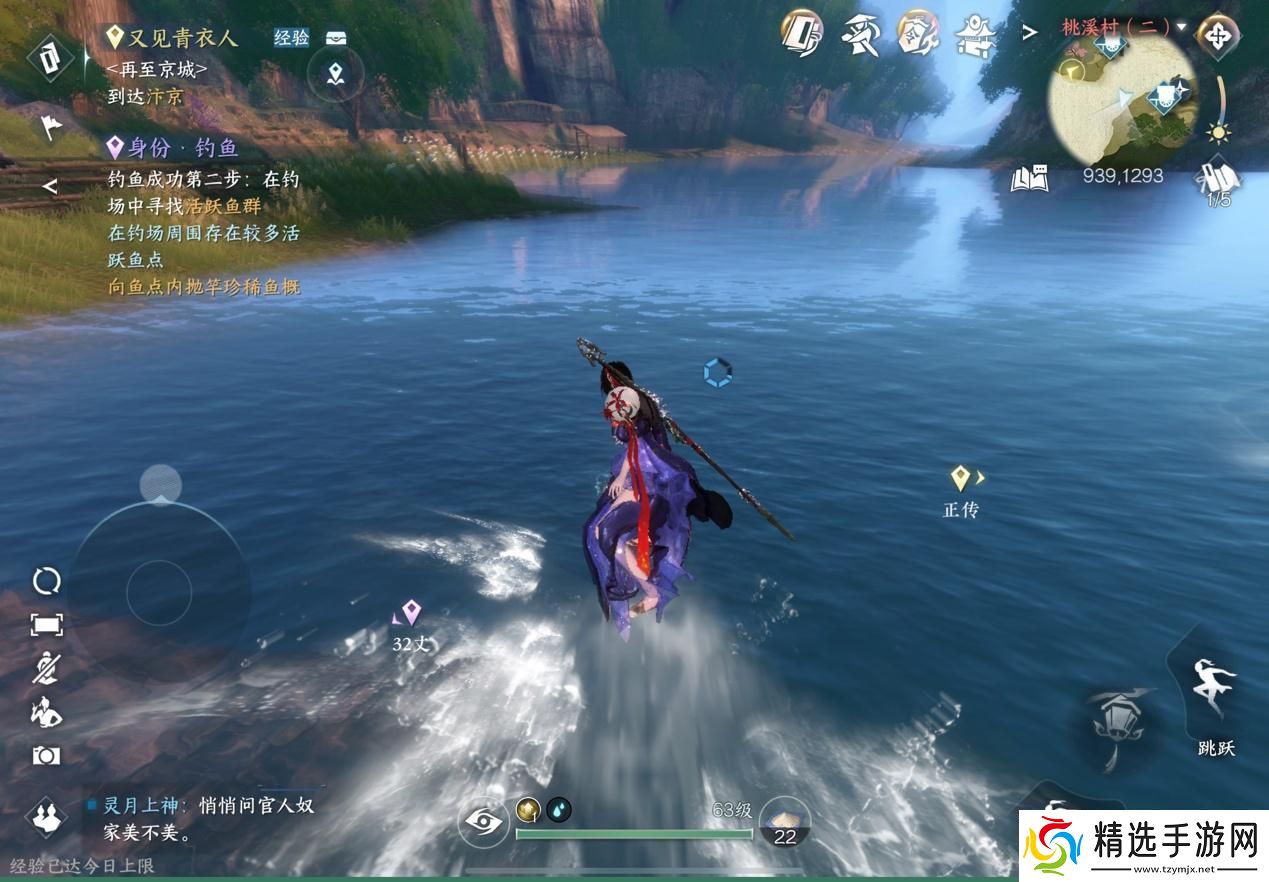Open the book with speech bubble icon
Screen dimensions: 1269x882
tap(1029, 178)
